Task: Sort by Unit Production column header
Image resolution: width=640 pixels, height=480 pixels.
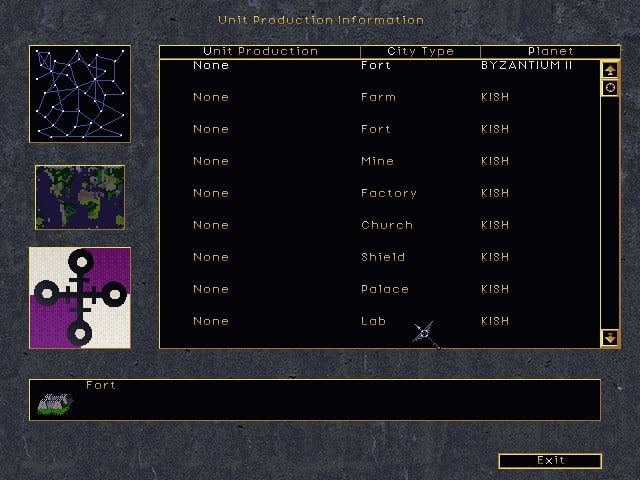Action: click(260, 51)
